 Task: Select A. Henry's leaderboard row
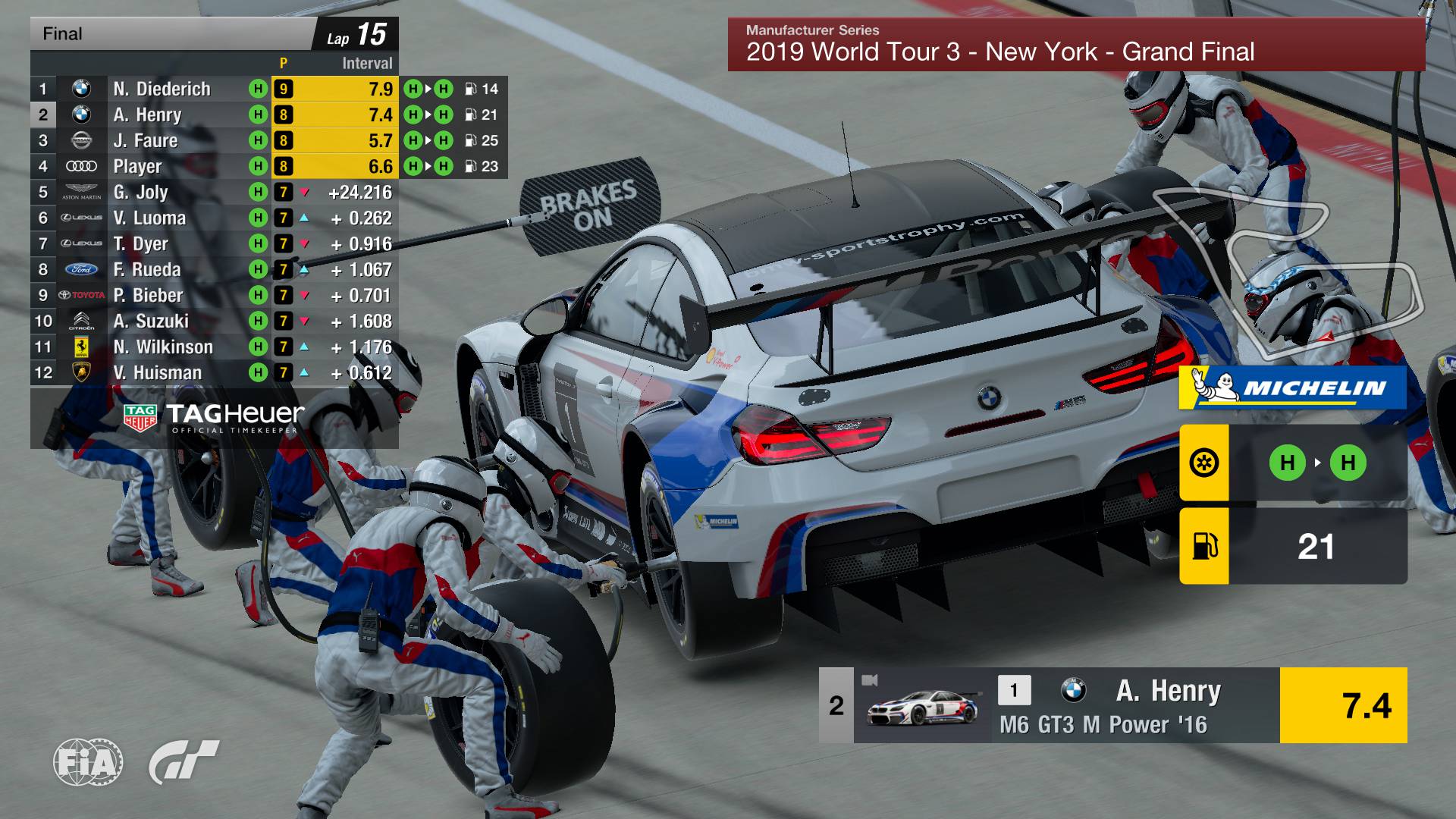click(x=148, y=115)
